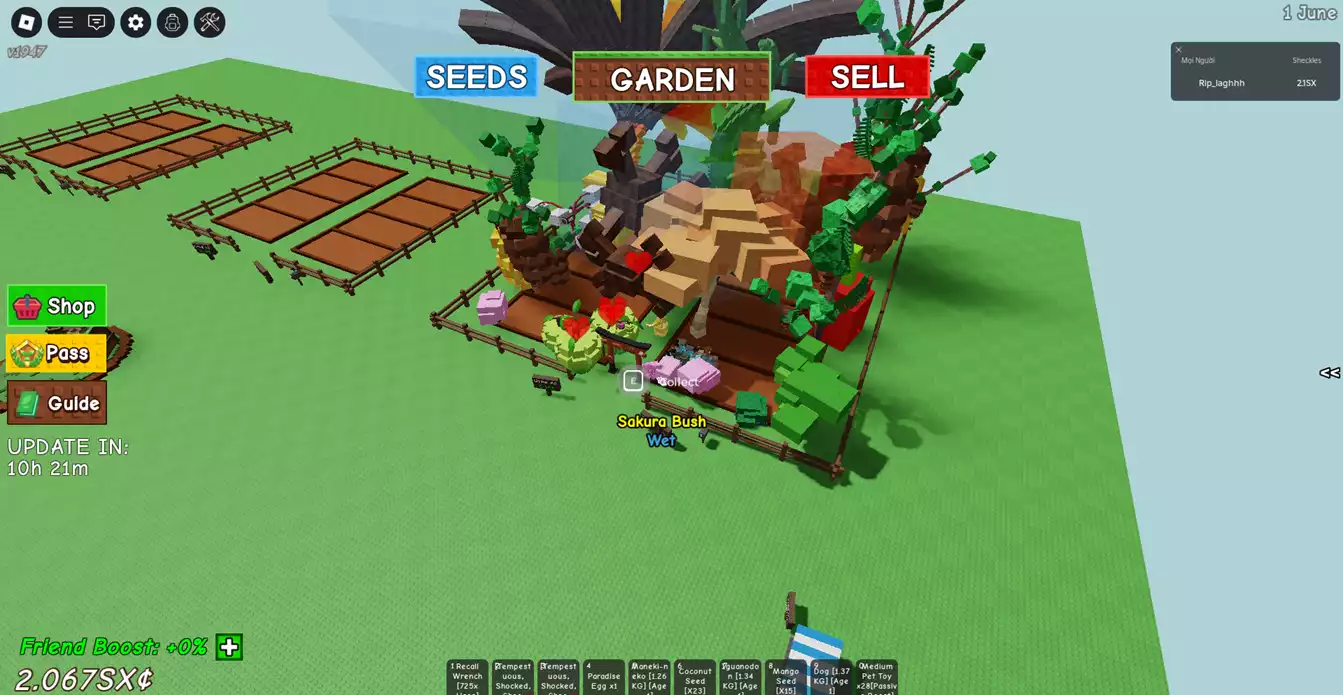Equip the Mango Seed hotbar slot
The image size is (1343, 695).
786,677
